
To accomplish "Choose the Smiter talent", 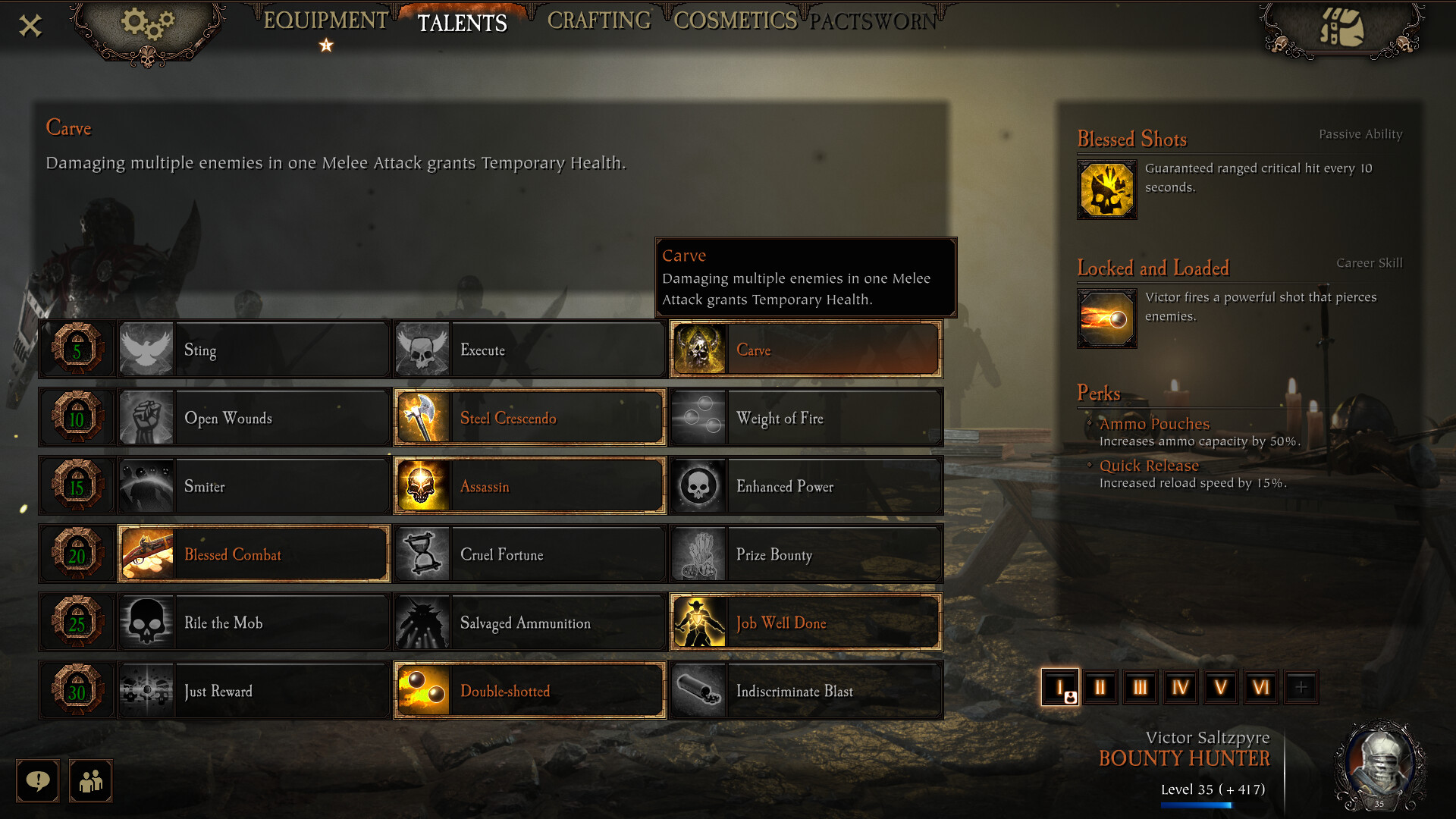I will point(253,486).
